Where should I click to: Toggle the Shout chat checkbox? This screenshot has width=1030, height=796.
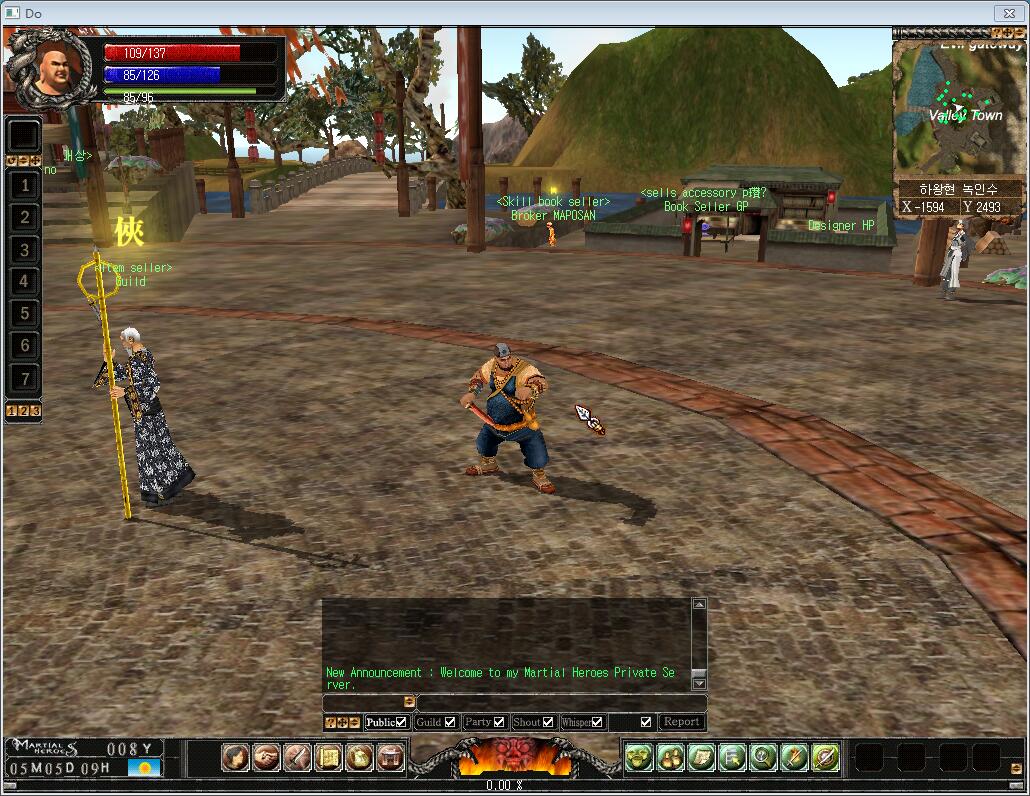(548, 722)
